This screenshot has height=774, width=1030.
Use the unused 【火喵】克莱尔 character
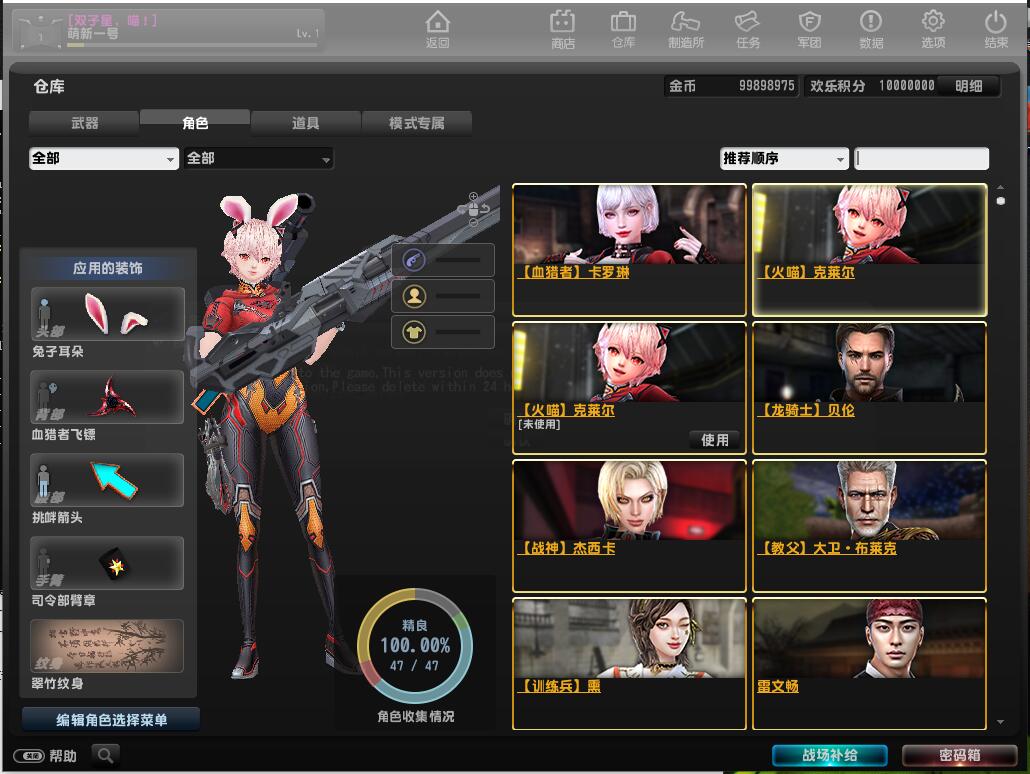pos(714,440)
